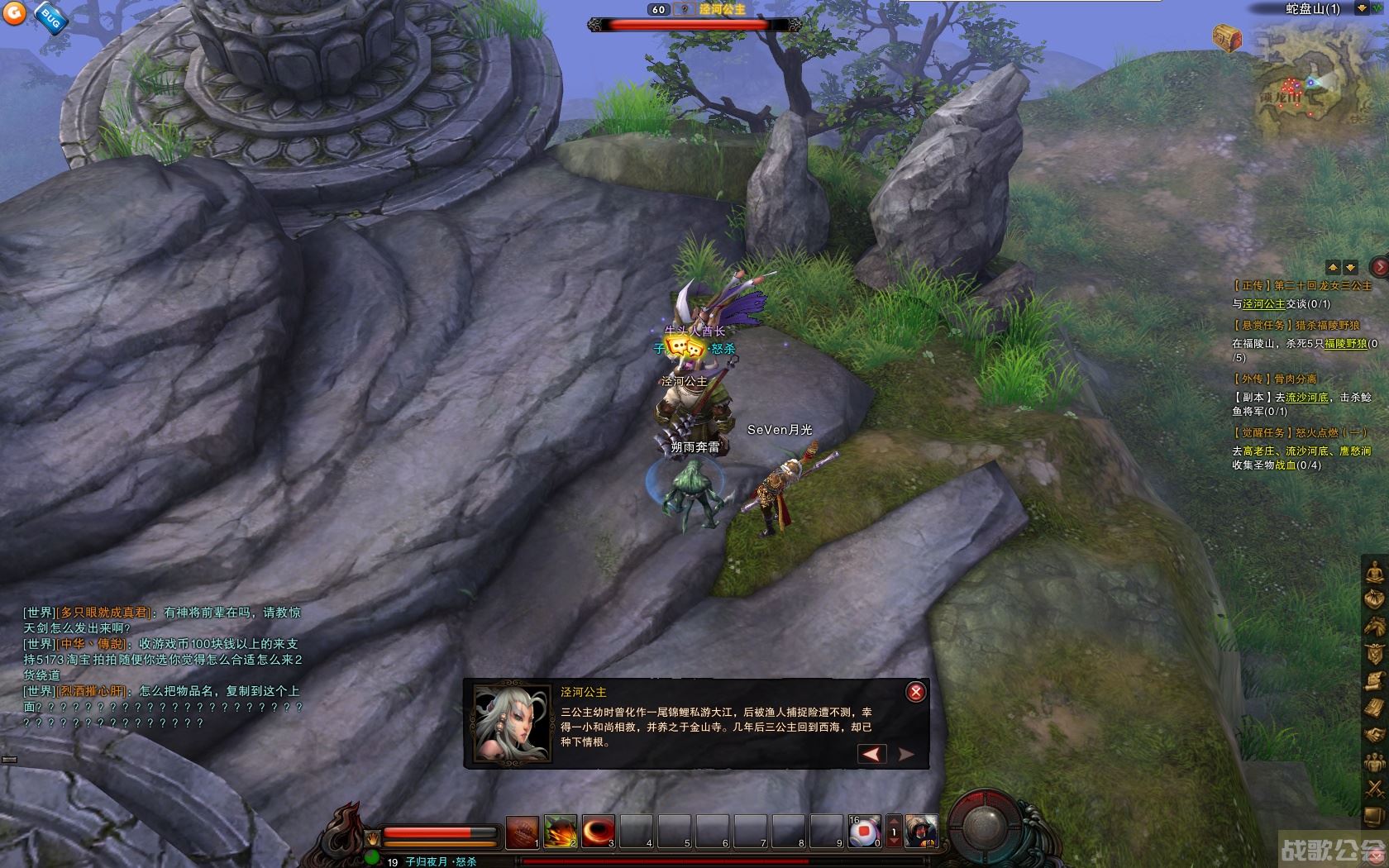Activate the fist skill in slot 1

(x=522, y=832)
